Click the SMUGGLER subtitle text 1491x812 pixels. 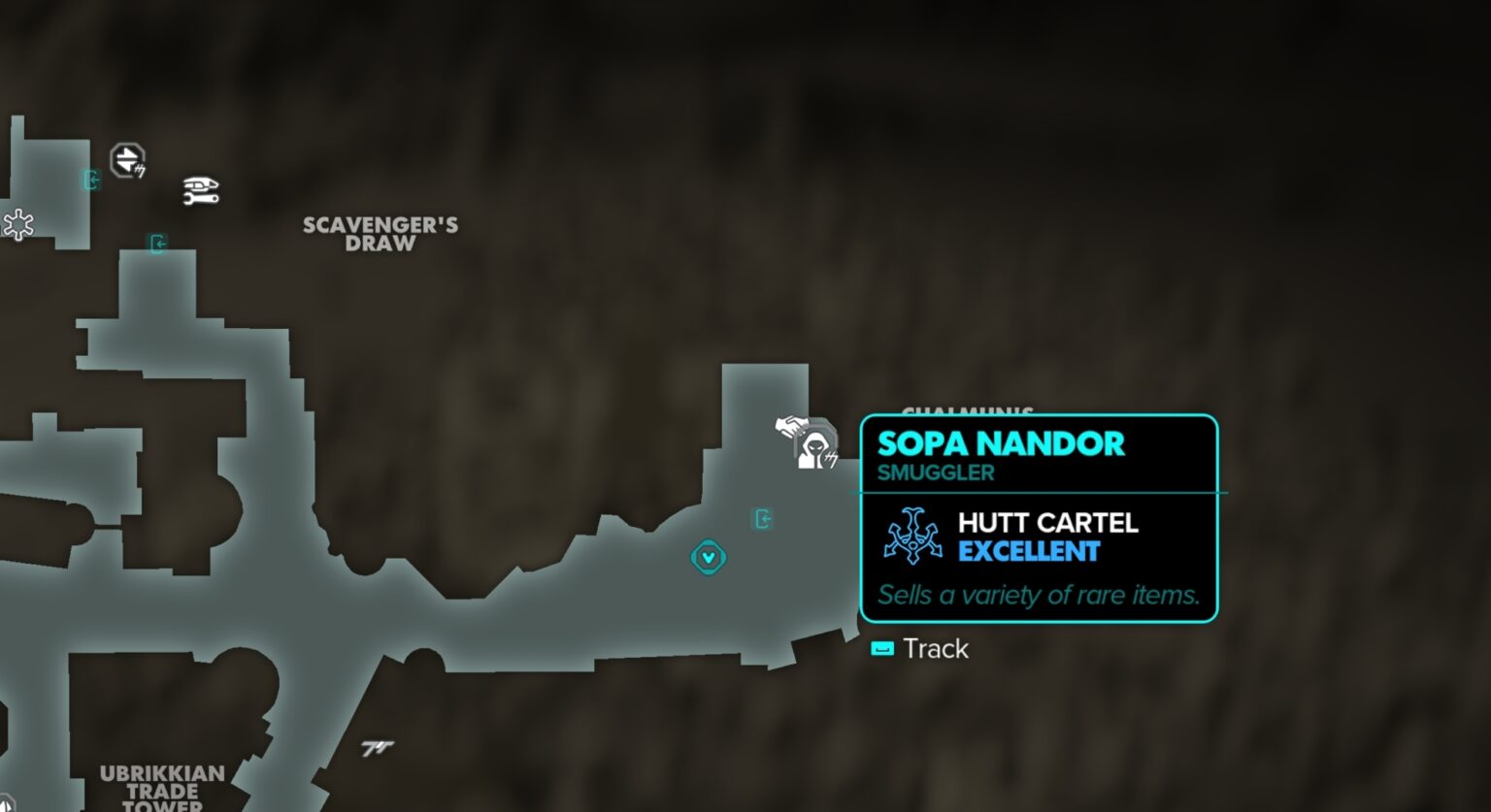point(935,472)
